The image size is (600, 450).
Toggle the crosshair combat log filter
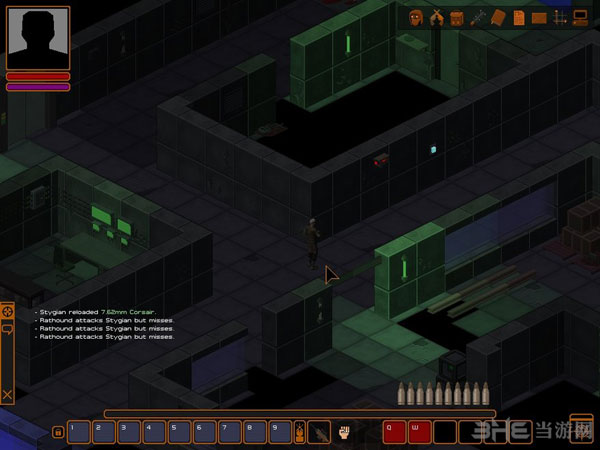point(8,313)
